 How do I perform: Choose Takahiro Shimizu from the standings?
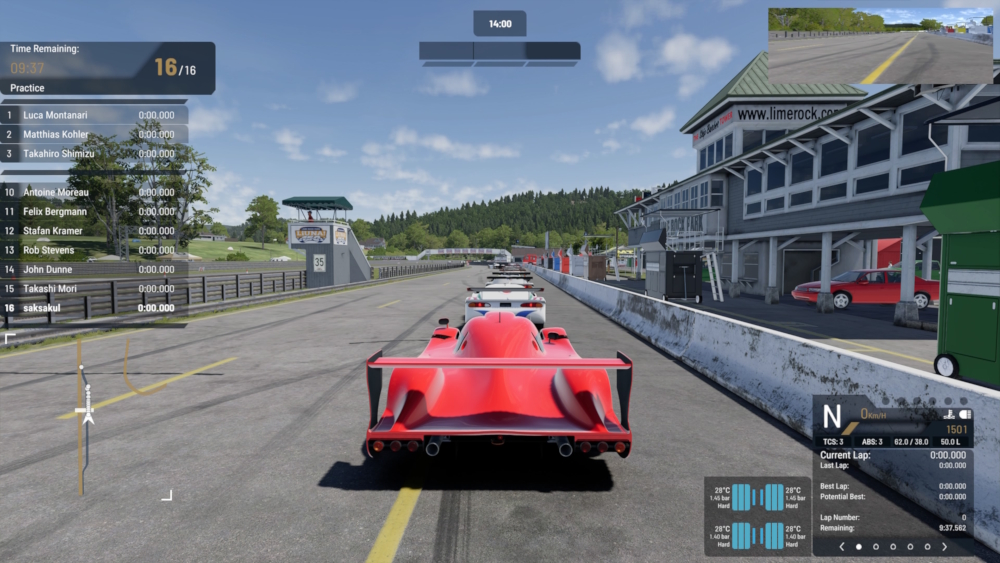click(95, 154)
